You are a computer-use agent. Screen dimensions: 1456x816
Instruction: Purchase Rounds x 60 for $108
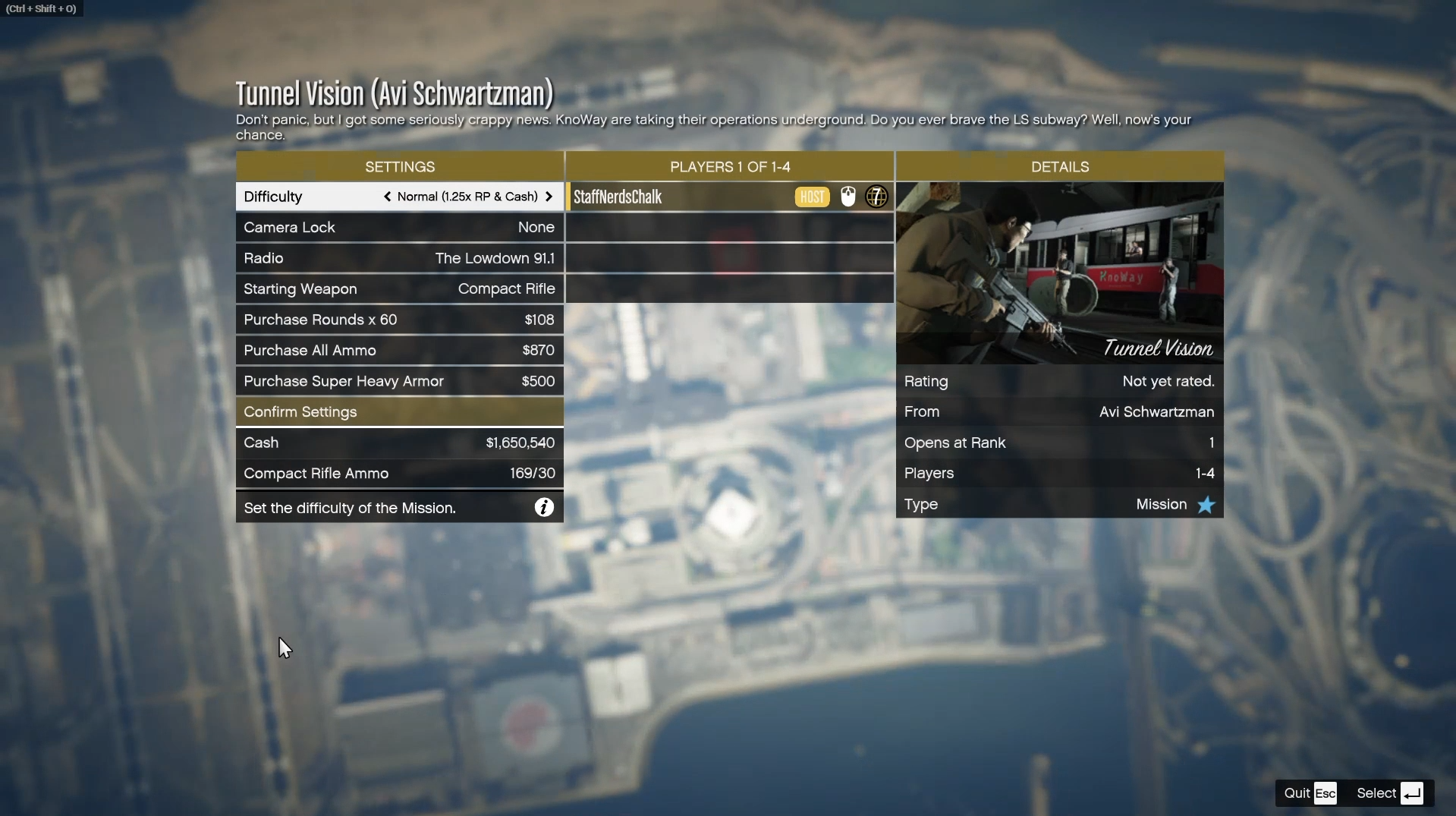(x=399, y=320)
